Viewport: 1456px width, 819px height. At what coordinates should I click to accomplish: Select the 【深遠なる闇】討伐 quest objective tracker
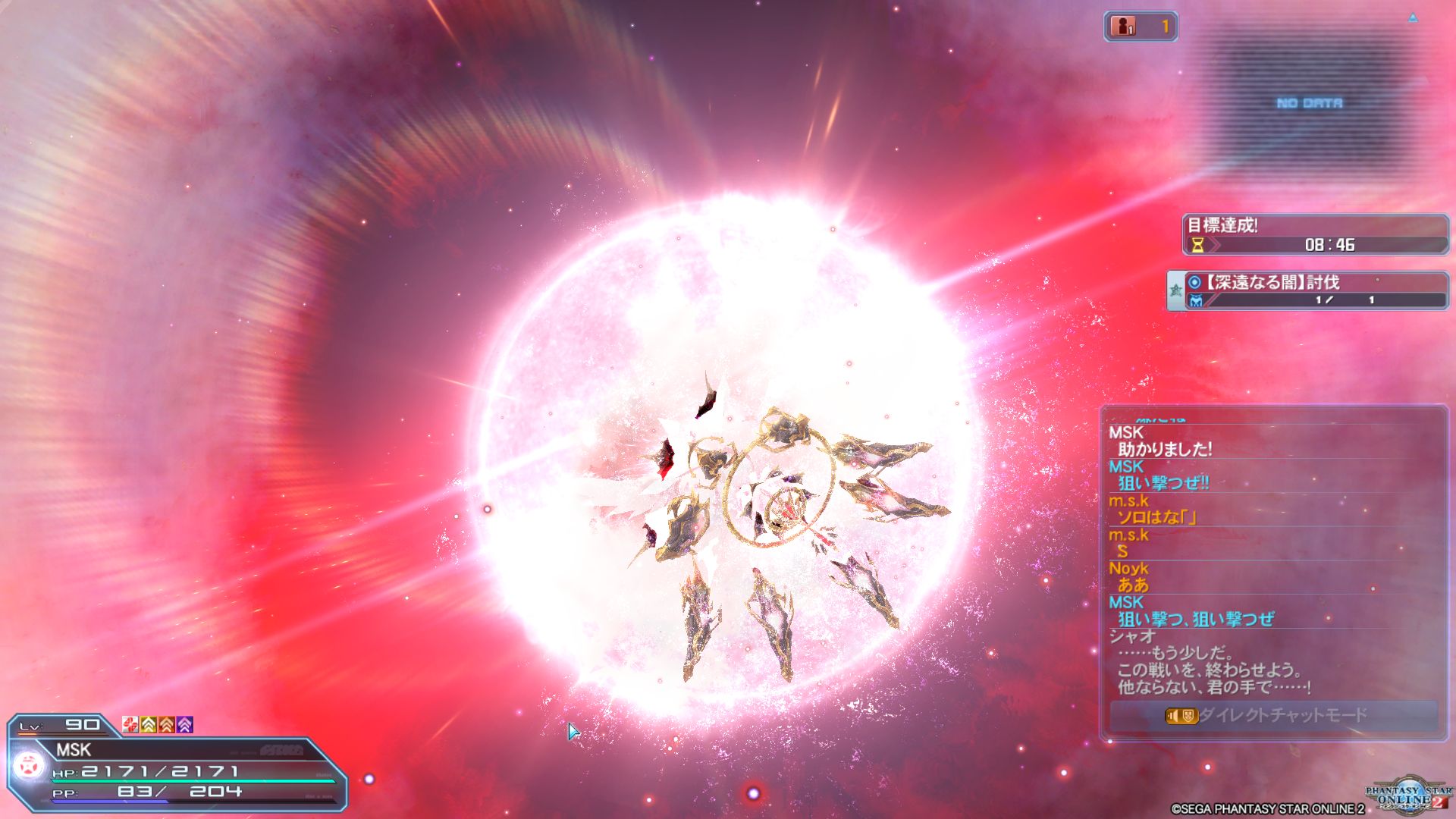point(1307,291)
